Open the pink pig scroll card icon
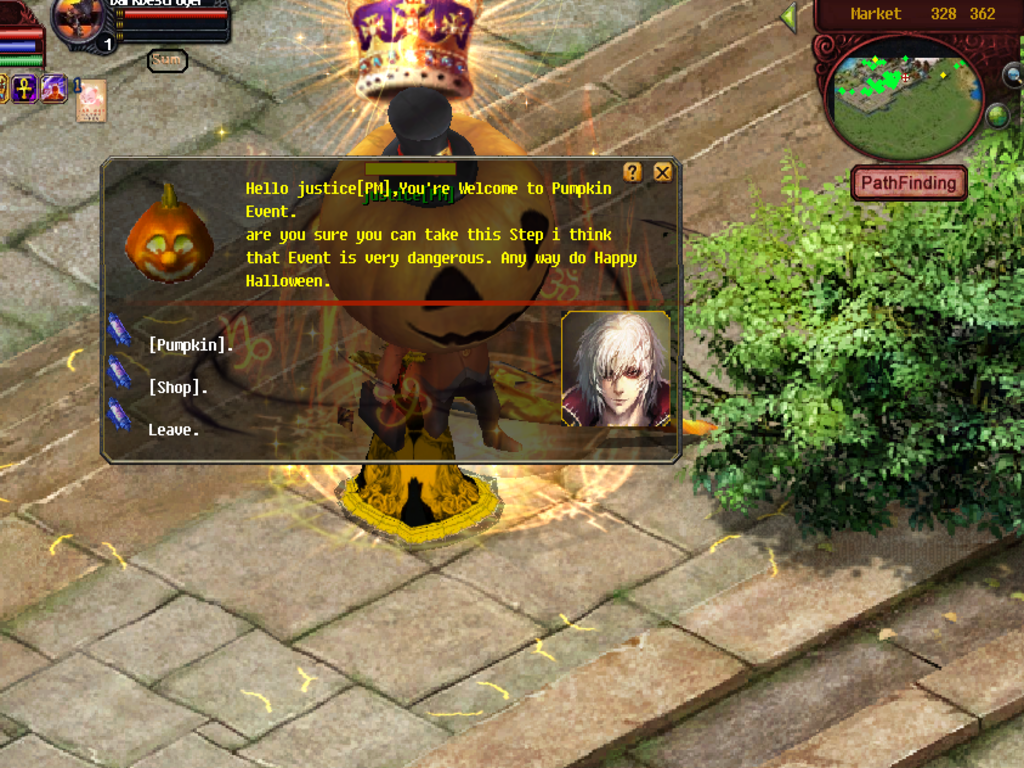Screen dimensions: 1024x768 pos(91,100)
